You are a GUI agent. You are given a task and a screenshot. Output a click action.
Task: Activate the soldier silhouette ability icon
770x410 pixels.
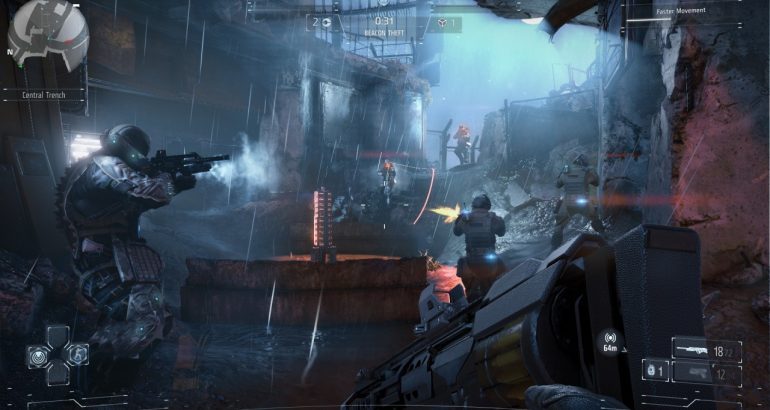pyautogui.click(x=77, y=354)
